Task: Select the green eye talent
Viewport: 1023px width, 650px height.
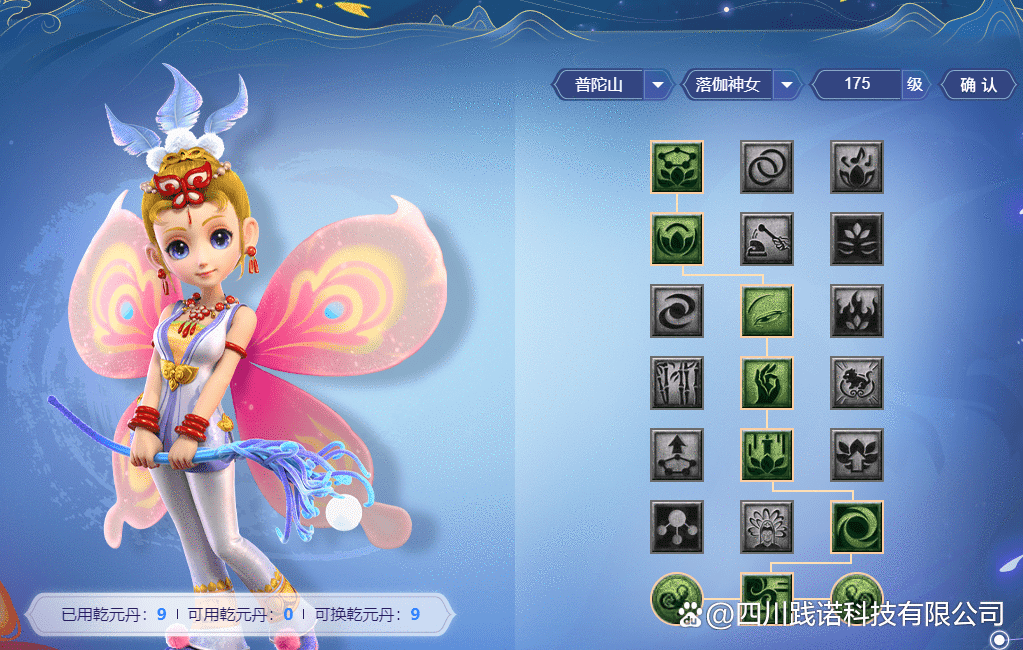Action: 767,311
